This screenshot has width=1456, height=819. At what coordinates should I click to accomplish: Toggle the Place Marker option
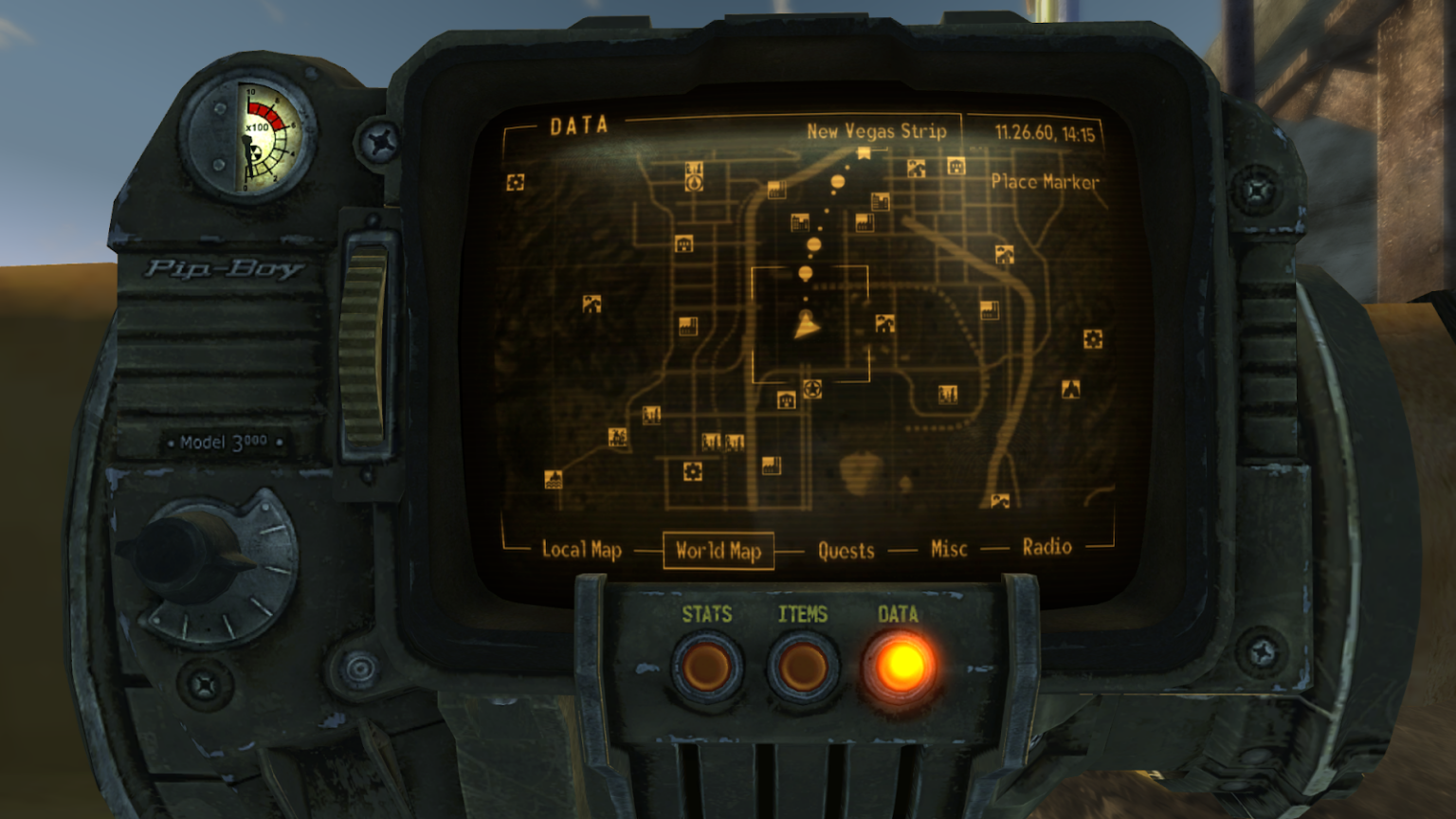pos(1046,180)
